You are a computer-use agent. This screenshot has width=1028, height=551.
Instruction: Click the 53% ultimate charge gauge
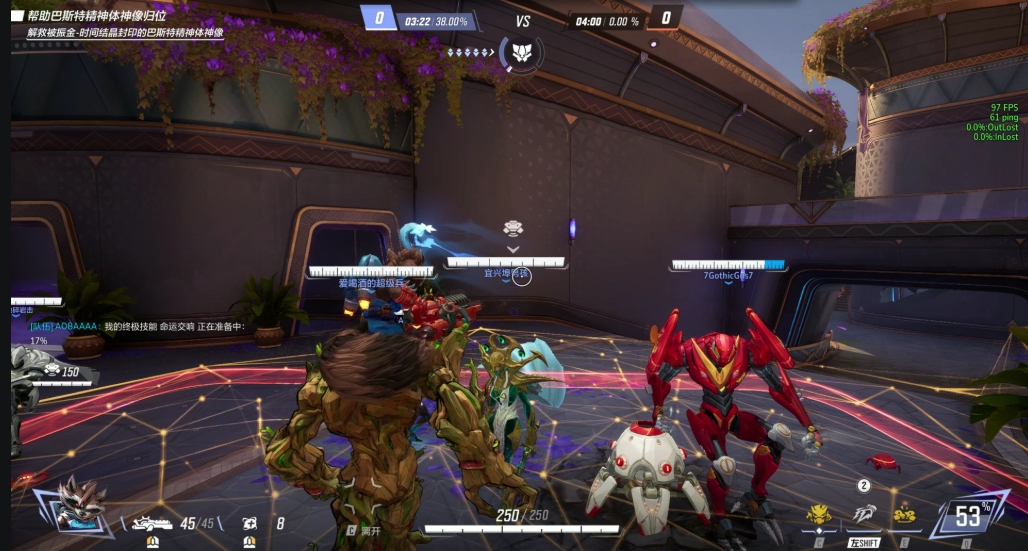pos(969,516)
